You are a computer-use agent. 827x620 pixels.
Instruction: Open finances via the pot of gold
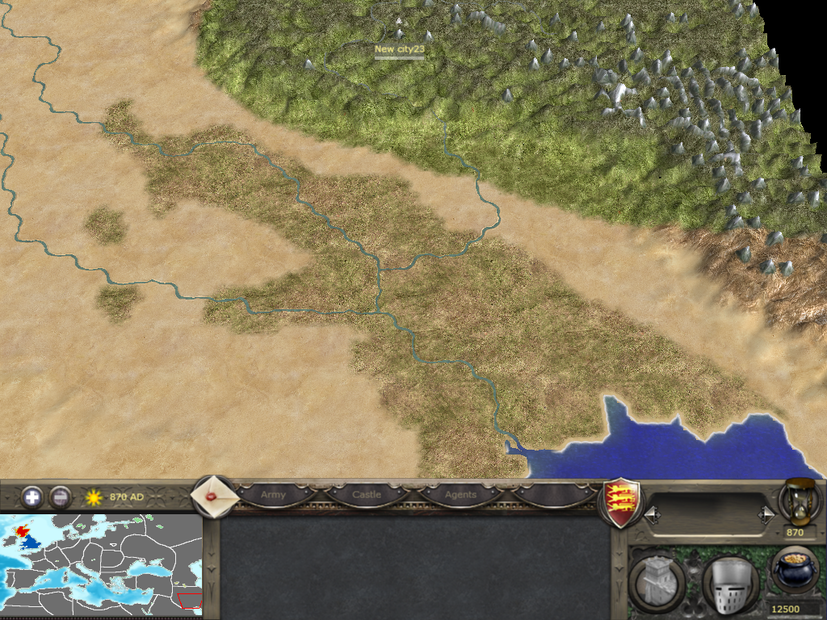click(796, 573)
